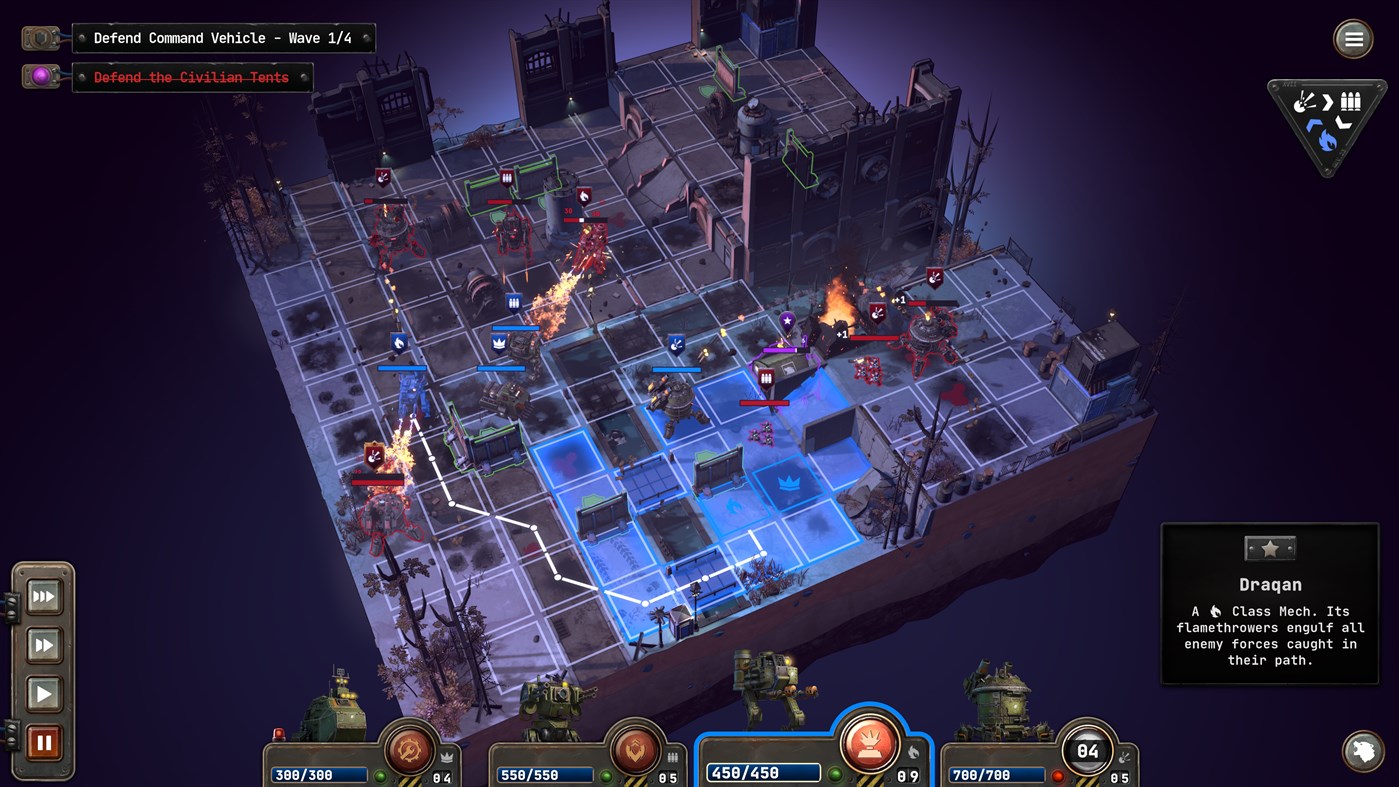Pause the battle with the red pause button

pyautogui.click(x=44, y=741)
